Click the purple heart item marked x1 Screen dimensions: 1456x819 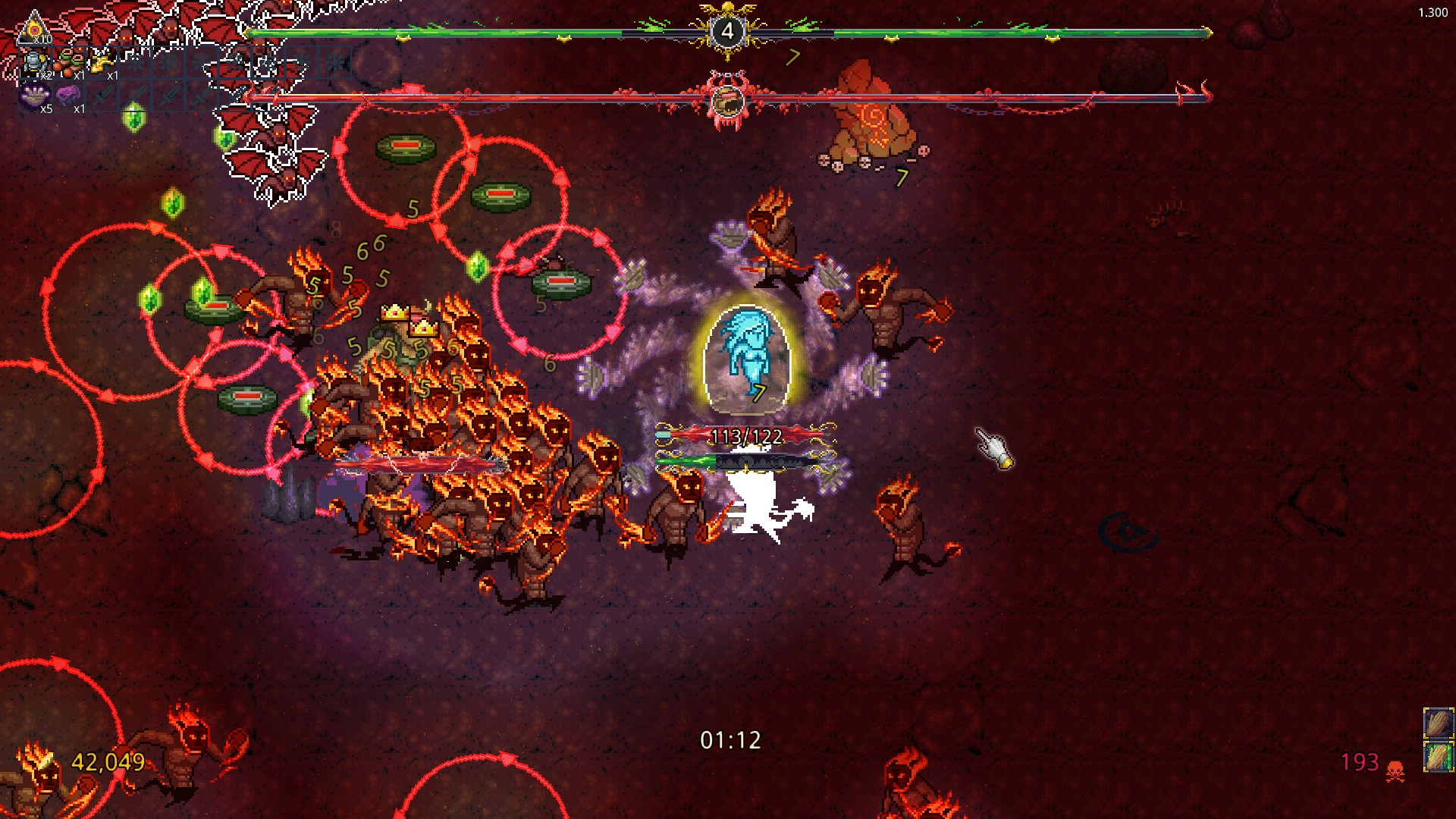68,95
